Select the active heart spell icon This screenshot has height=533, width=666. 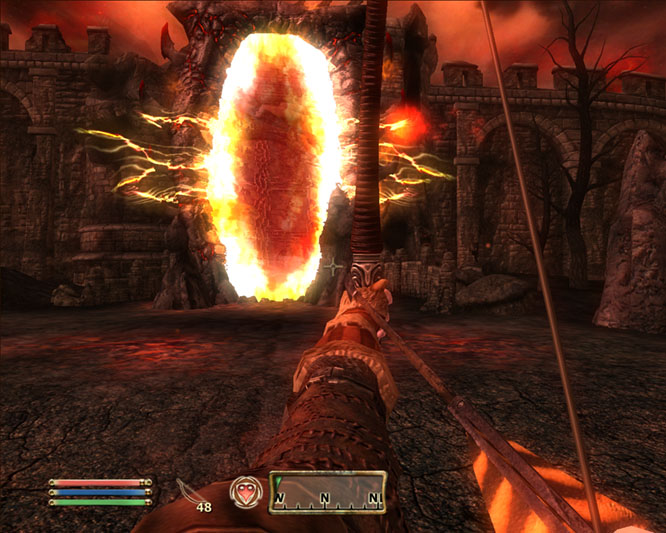tap(244, 492)
